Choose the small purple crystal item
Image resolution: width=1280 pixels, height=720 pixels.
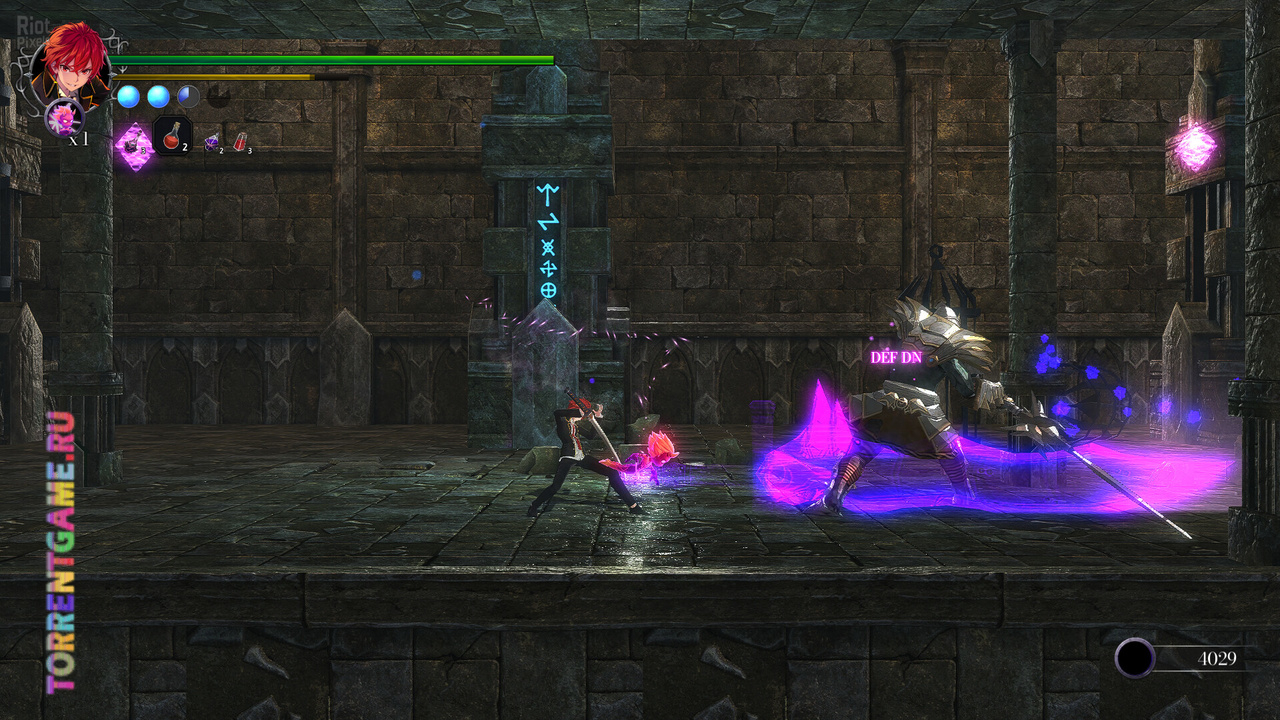point(212,144)
